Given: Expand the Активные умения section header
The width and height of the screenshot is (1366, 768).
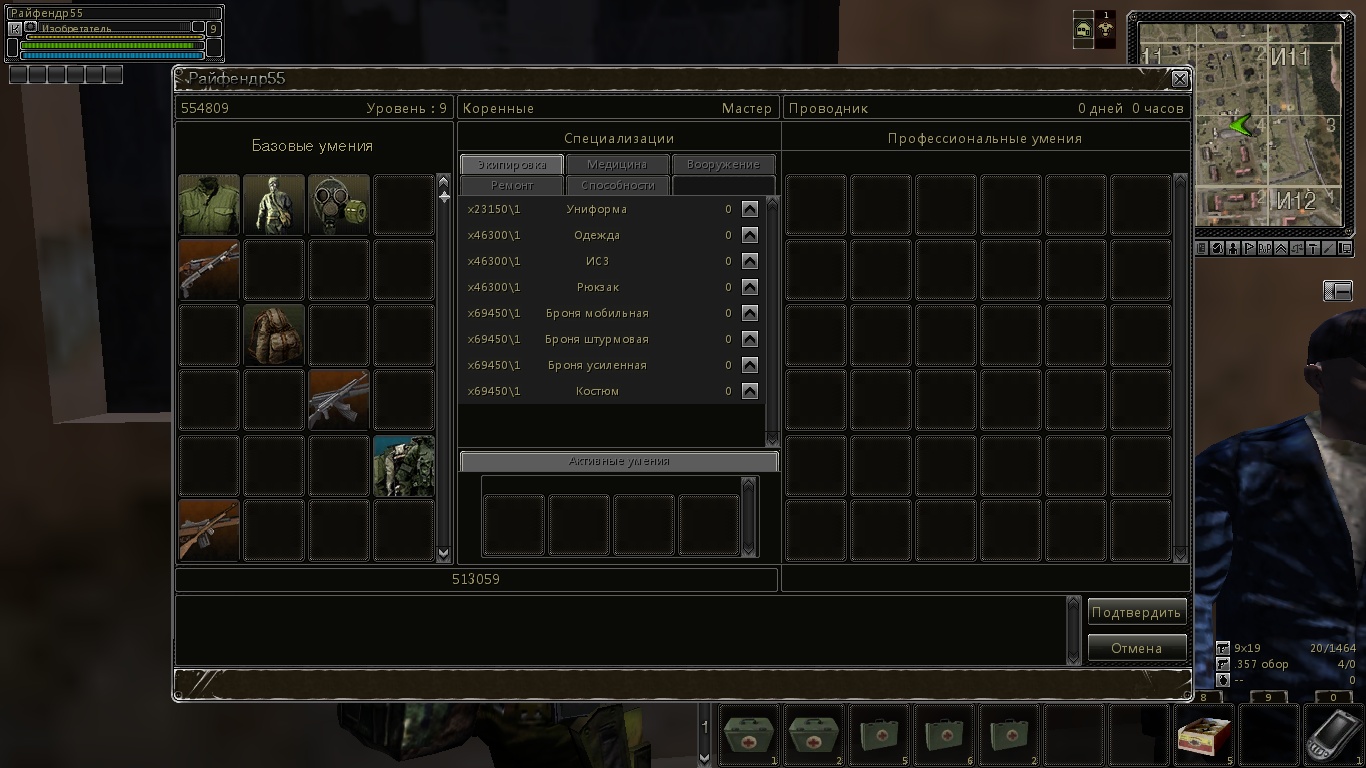Looking at the screenshot, I should [619, 461].
